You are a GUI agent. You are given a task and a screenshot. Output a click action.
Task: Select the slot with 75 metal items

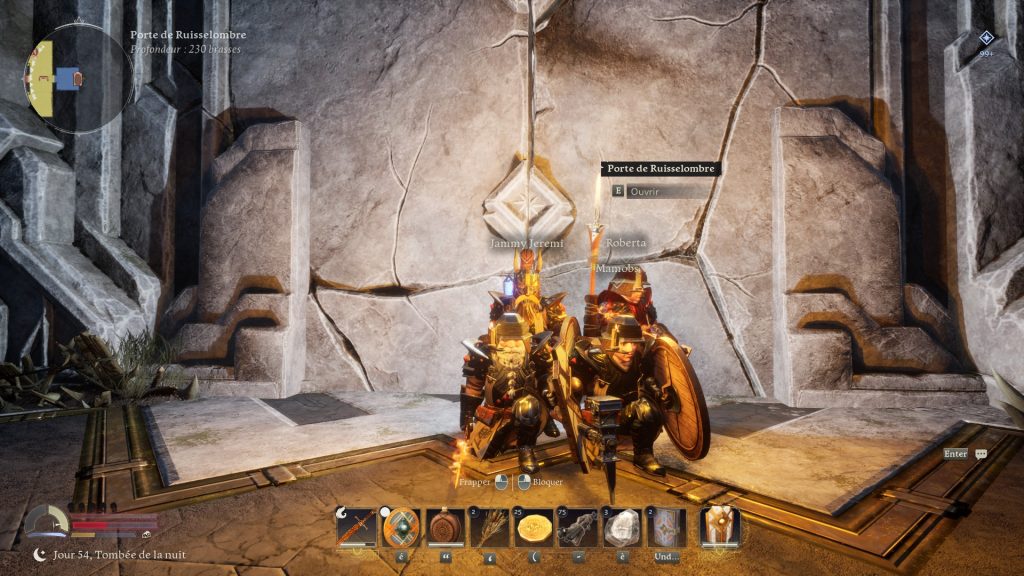click(x=578, y=527)
